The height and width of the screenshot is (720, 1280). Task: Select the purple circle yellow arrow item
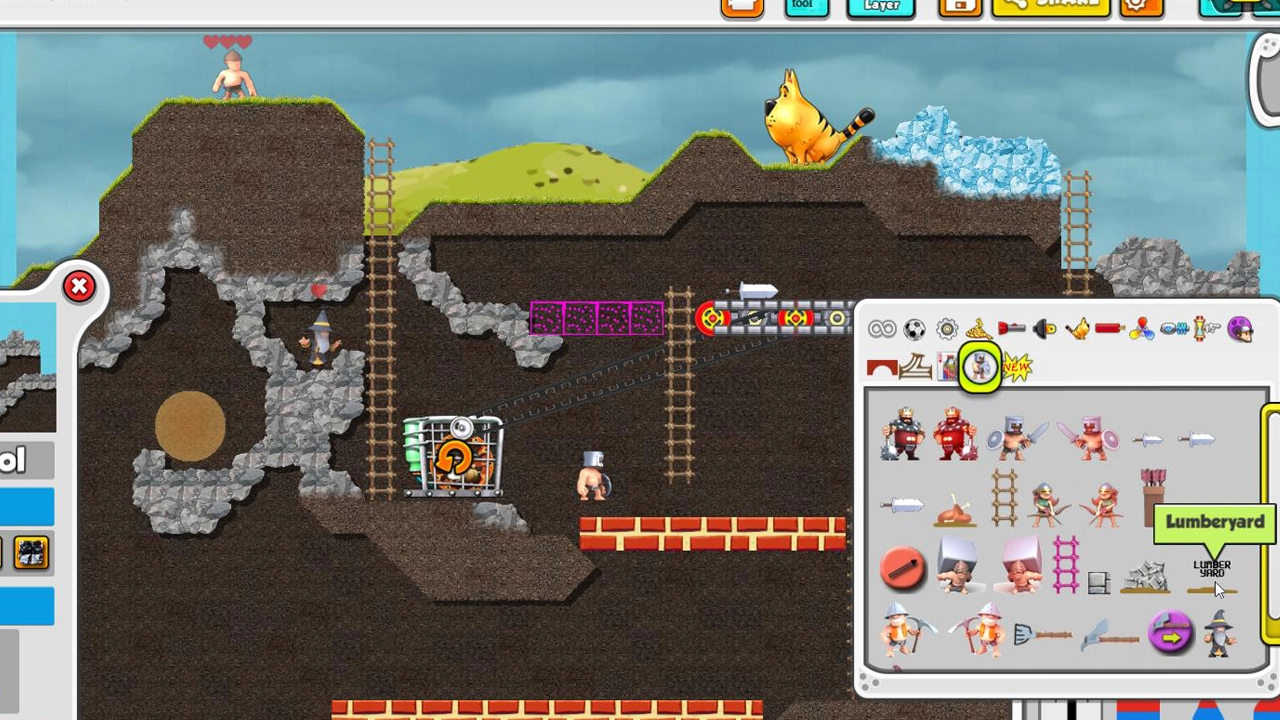pos(1170,634)
